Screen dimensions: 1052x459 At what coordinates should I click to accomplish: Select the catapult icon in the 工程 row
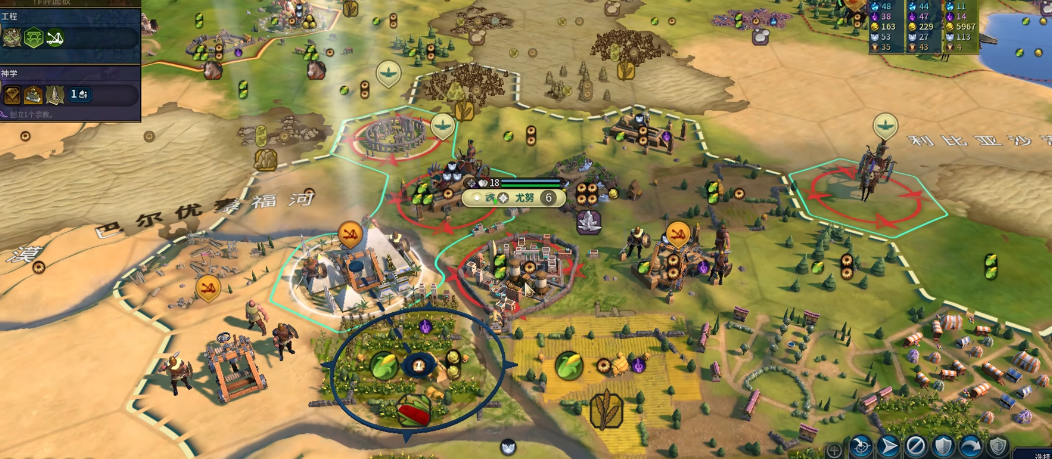pyautogui.click(x=55, y=38)
